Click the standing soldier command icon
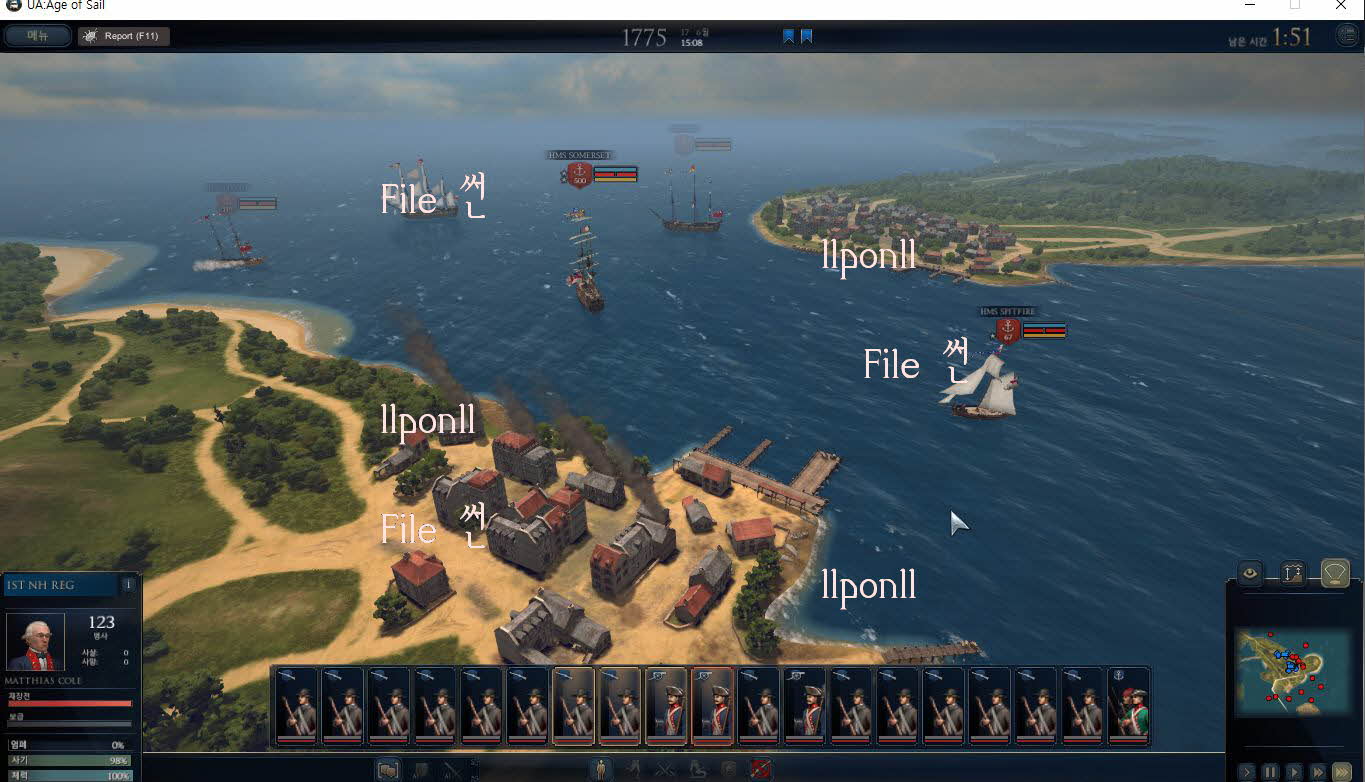 click(600, 769)
